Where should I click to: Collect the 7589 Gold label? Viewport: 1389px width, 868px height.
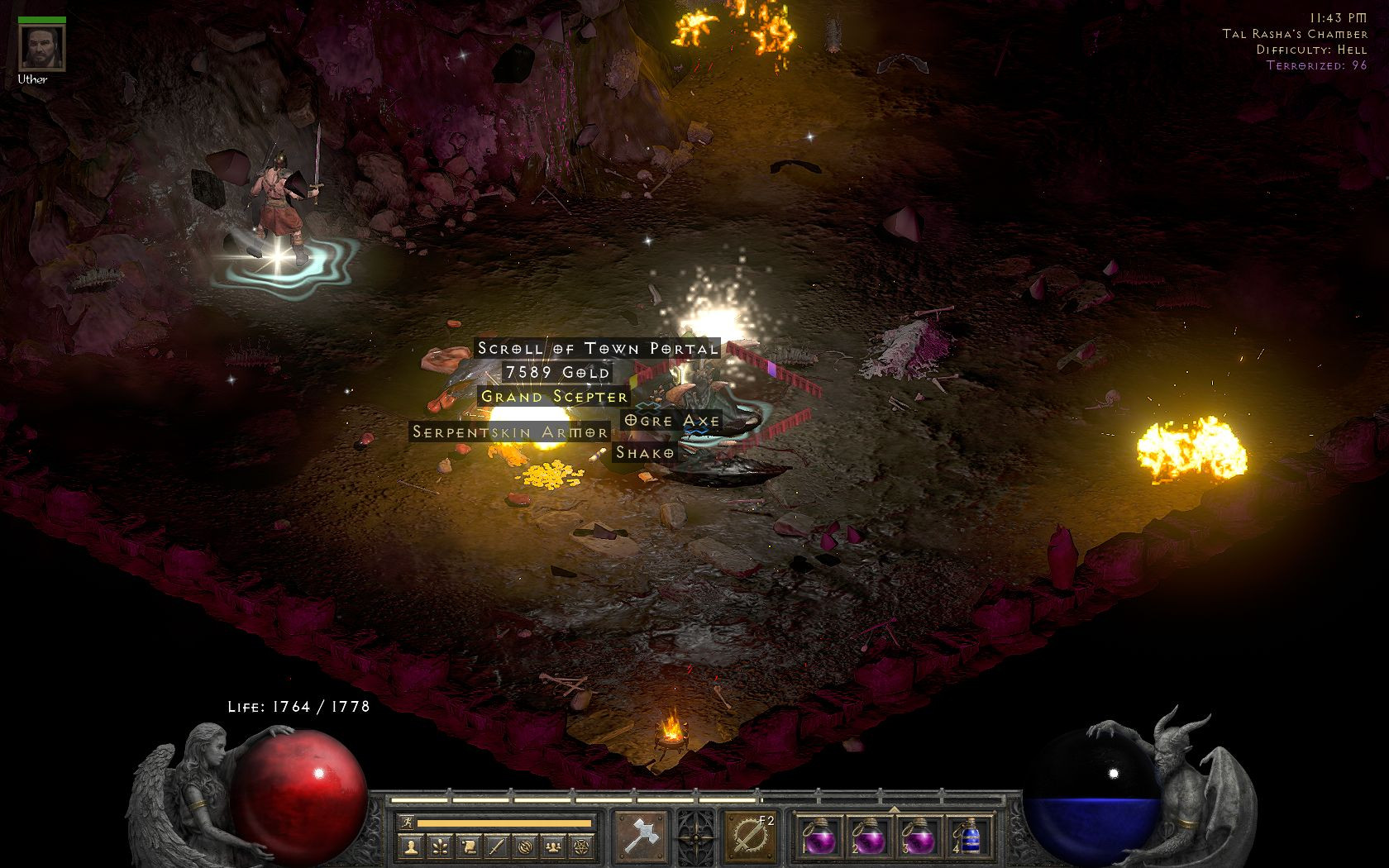point(558,372)
